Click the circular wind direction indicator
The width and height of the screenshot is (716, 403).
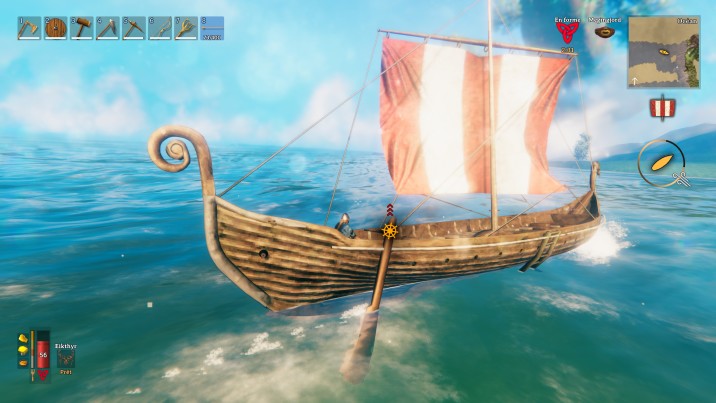click(x=661, y=161)
